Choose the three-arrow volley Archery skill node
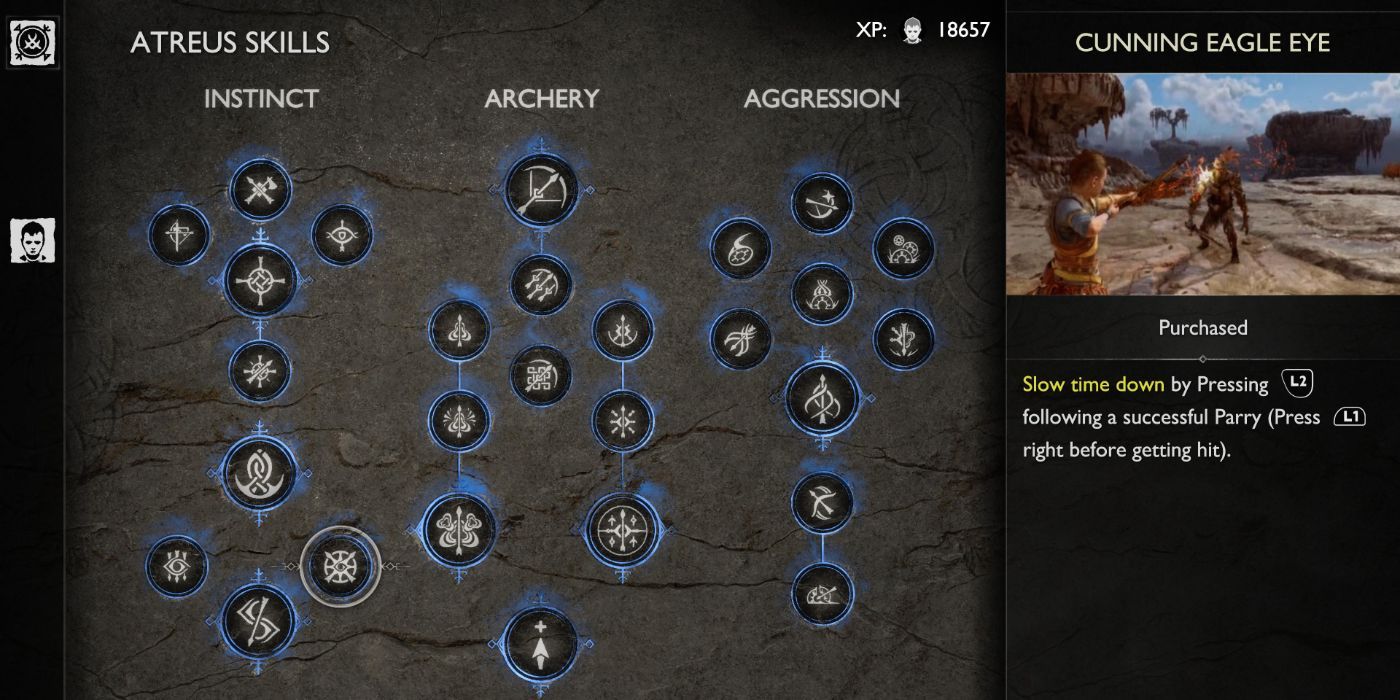Screen dimensions: 1400x700 click(x=541, y=285)
